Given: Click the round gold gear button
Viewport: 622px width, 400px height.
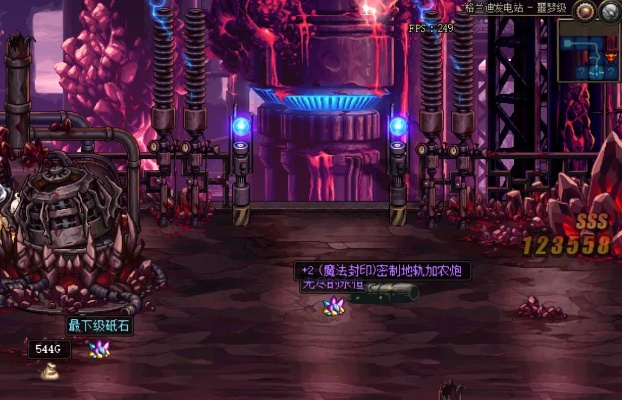Looking at the screenshot, I should pyautogui.click(x=586, y=11).
